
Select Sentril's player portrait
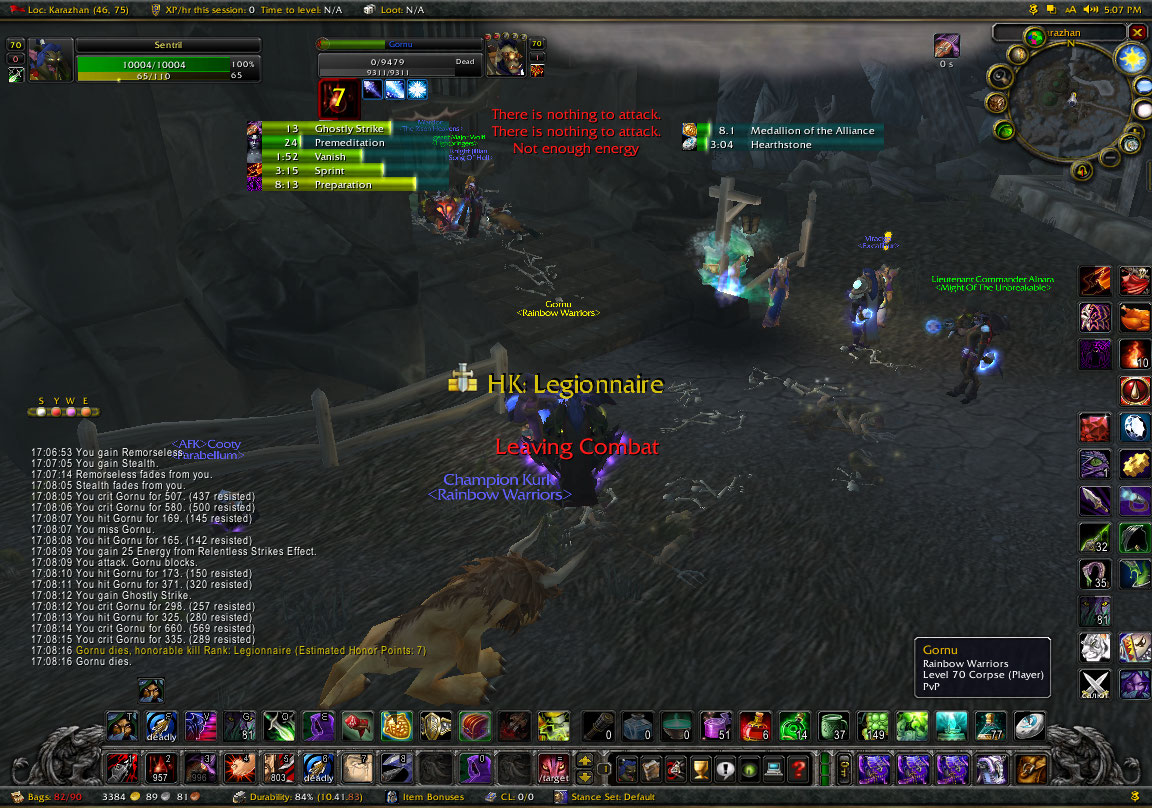51,59
